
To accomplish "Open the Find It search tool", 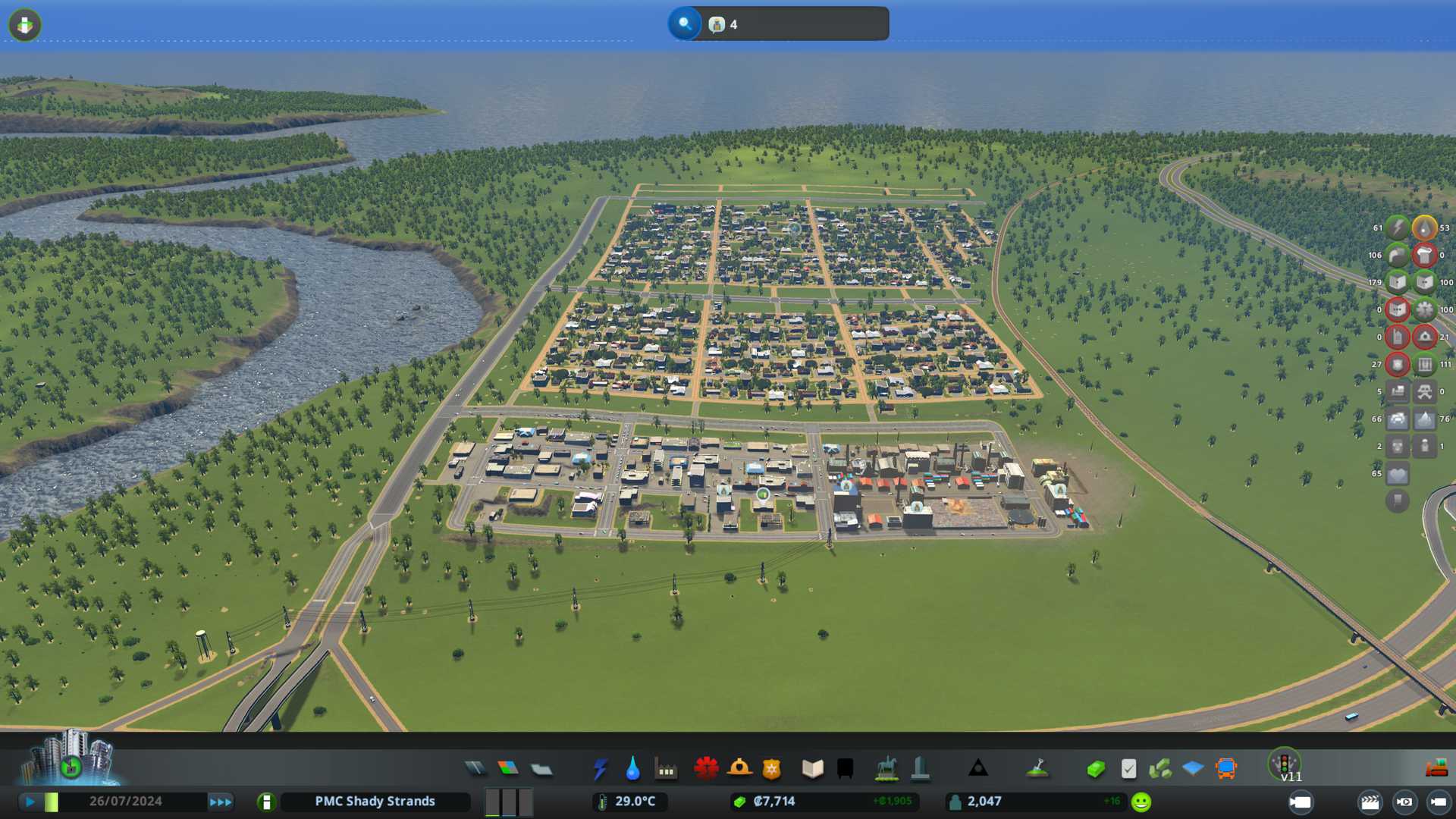I will [684, 24].
